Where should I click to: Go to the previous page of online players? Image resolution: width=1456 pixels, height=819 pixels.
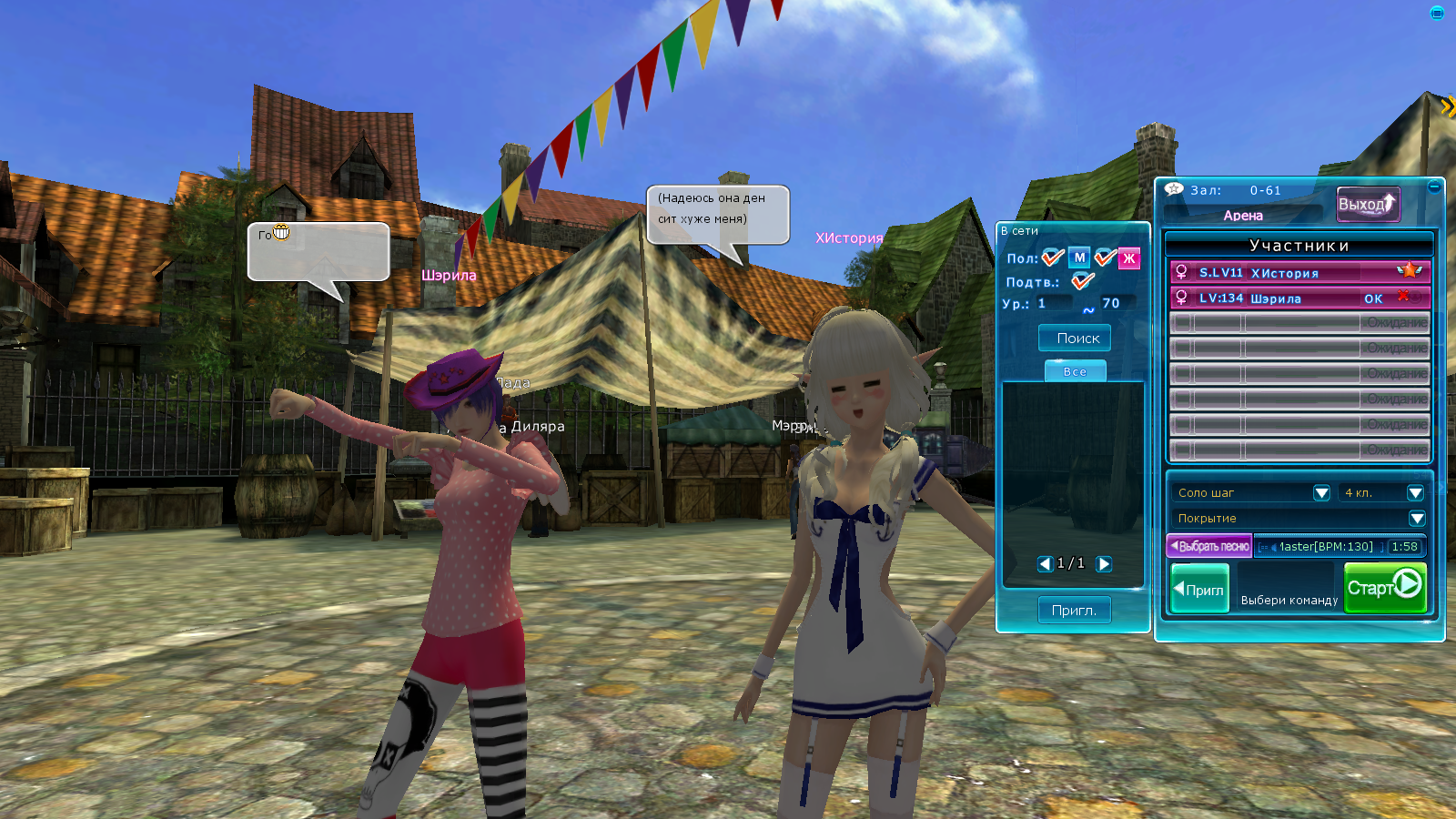pyautogui.click(x=1045, y=564)
